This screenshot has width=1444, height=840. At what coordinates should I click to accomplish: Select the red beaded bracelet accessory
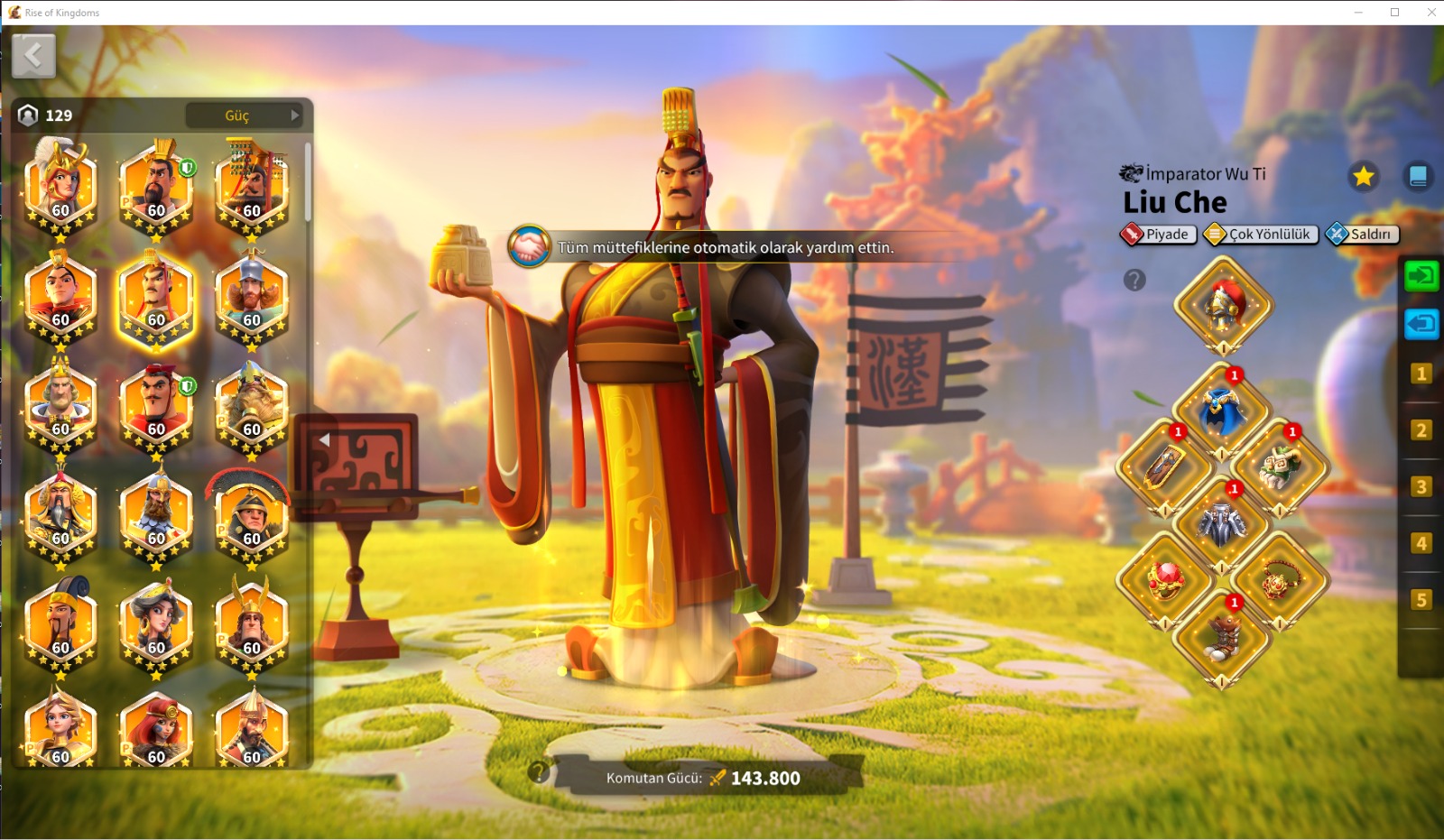pyautogui.click(x=1281, y=580)
